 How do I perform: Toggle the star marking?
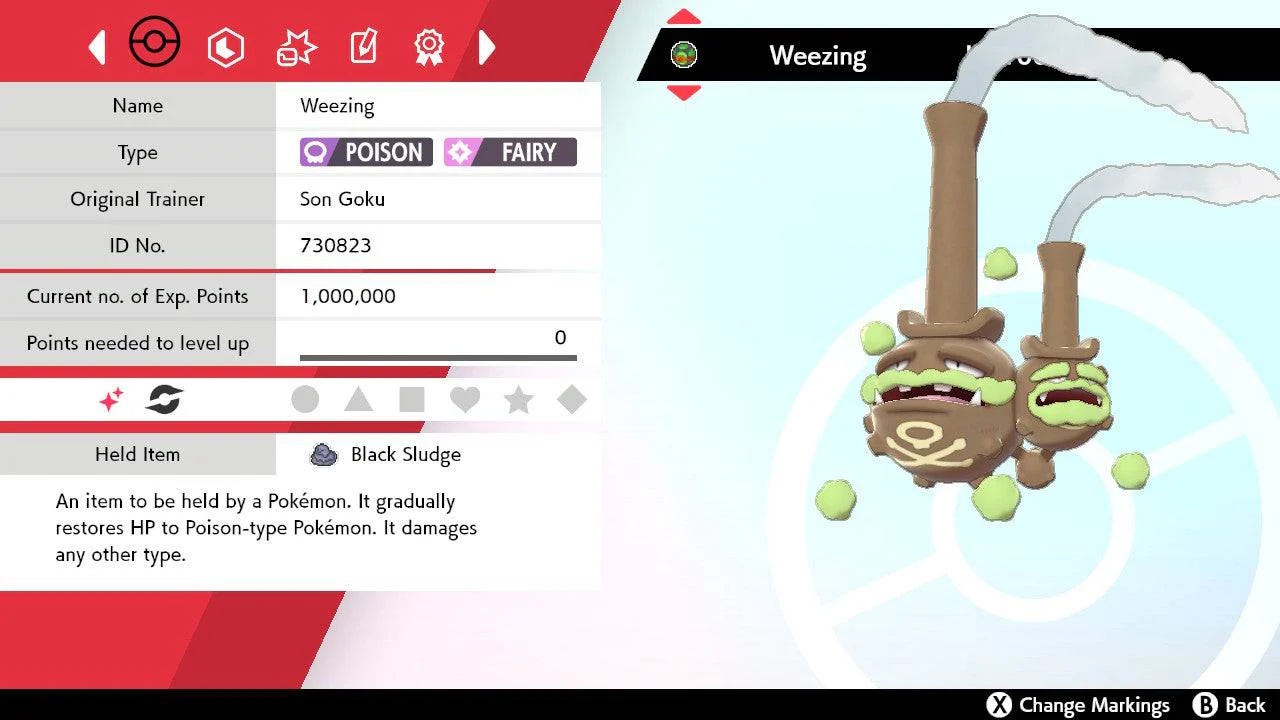pyautogui.click(x=518, y=400)
